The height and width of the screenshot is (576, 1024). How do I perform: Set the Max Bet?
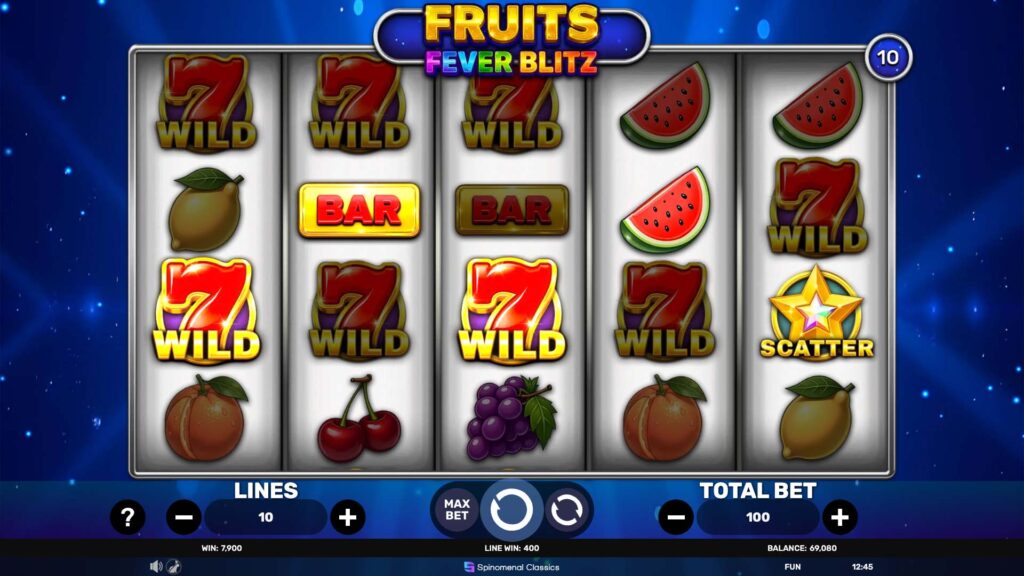[x=456, y=510]
